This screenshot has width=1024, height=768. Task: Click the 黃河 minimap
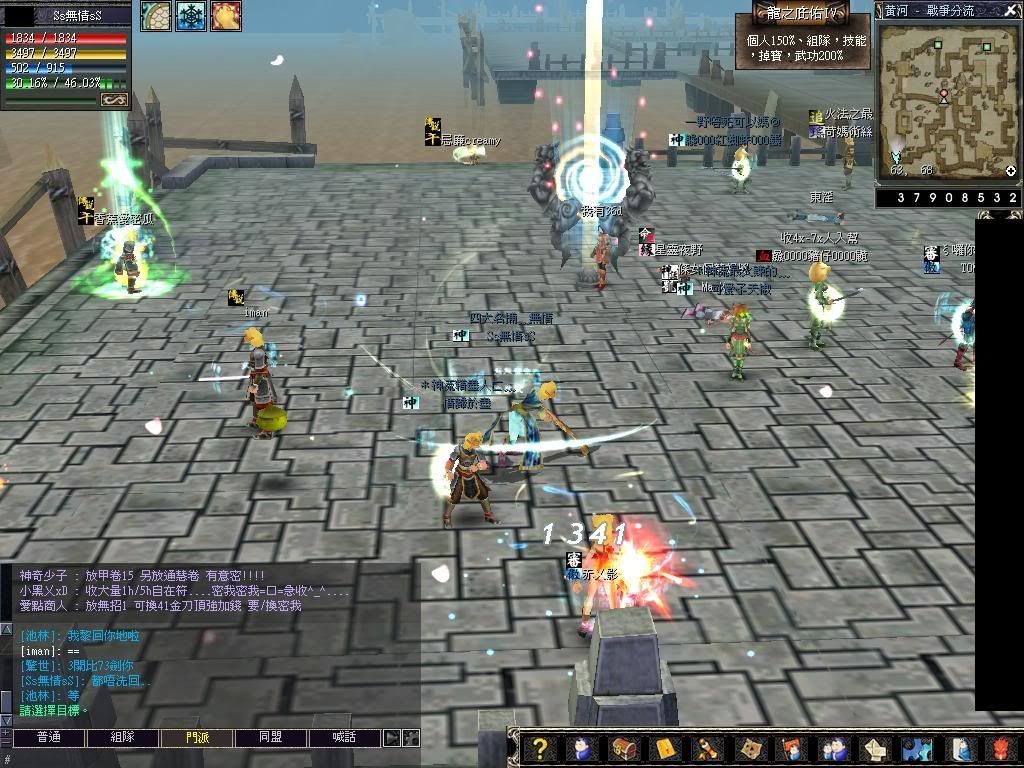coord(946,97)
